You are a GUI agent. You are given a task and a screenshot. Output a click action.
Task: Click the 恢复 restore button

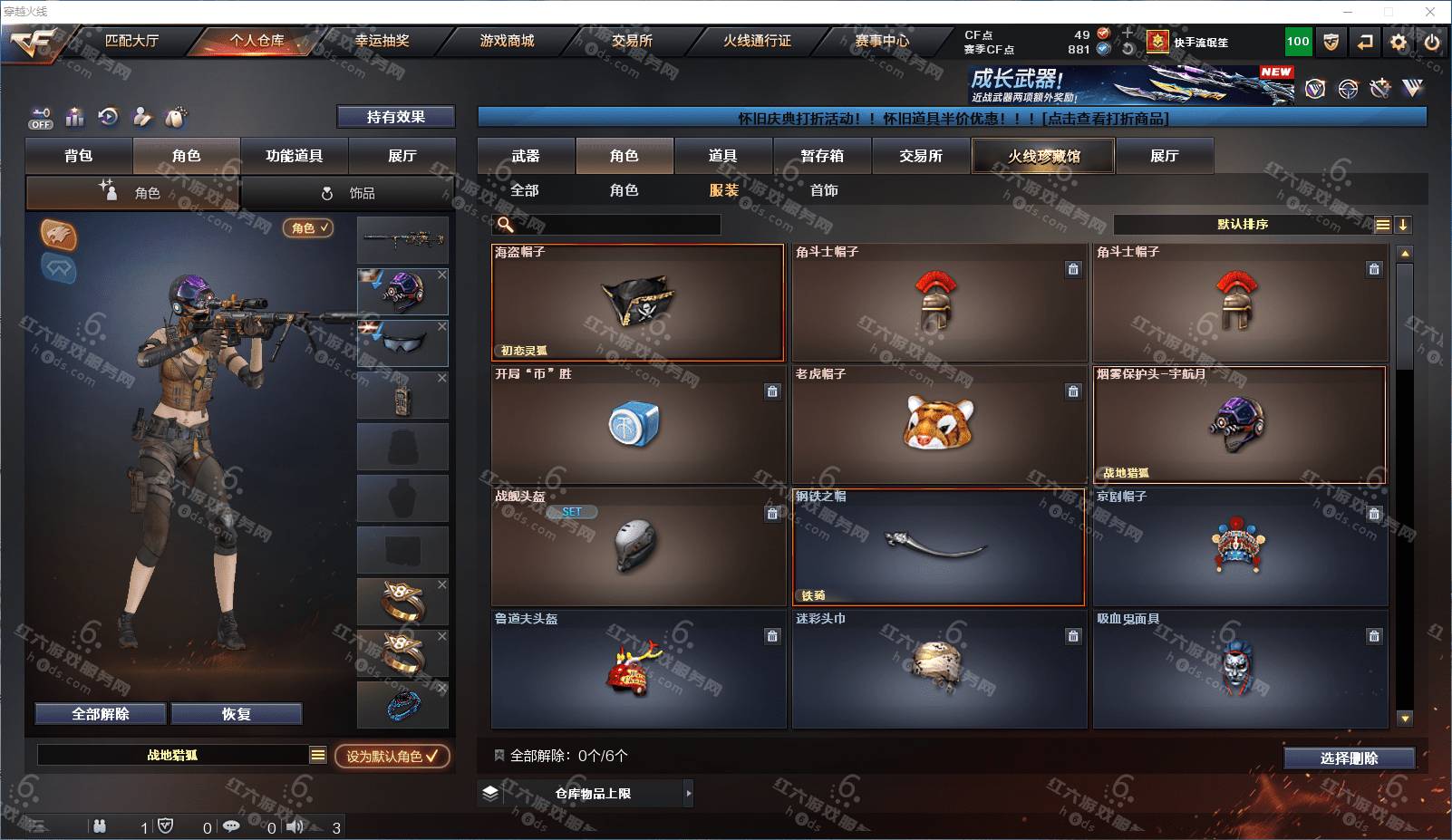[x=236, y=714]
